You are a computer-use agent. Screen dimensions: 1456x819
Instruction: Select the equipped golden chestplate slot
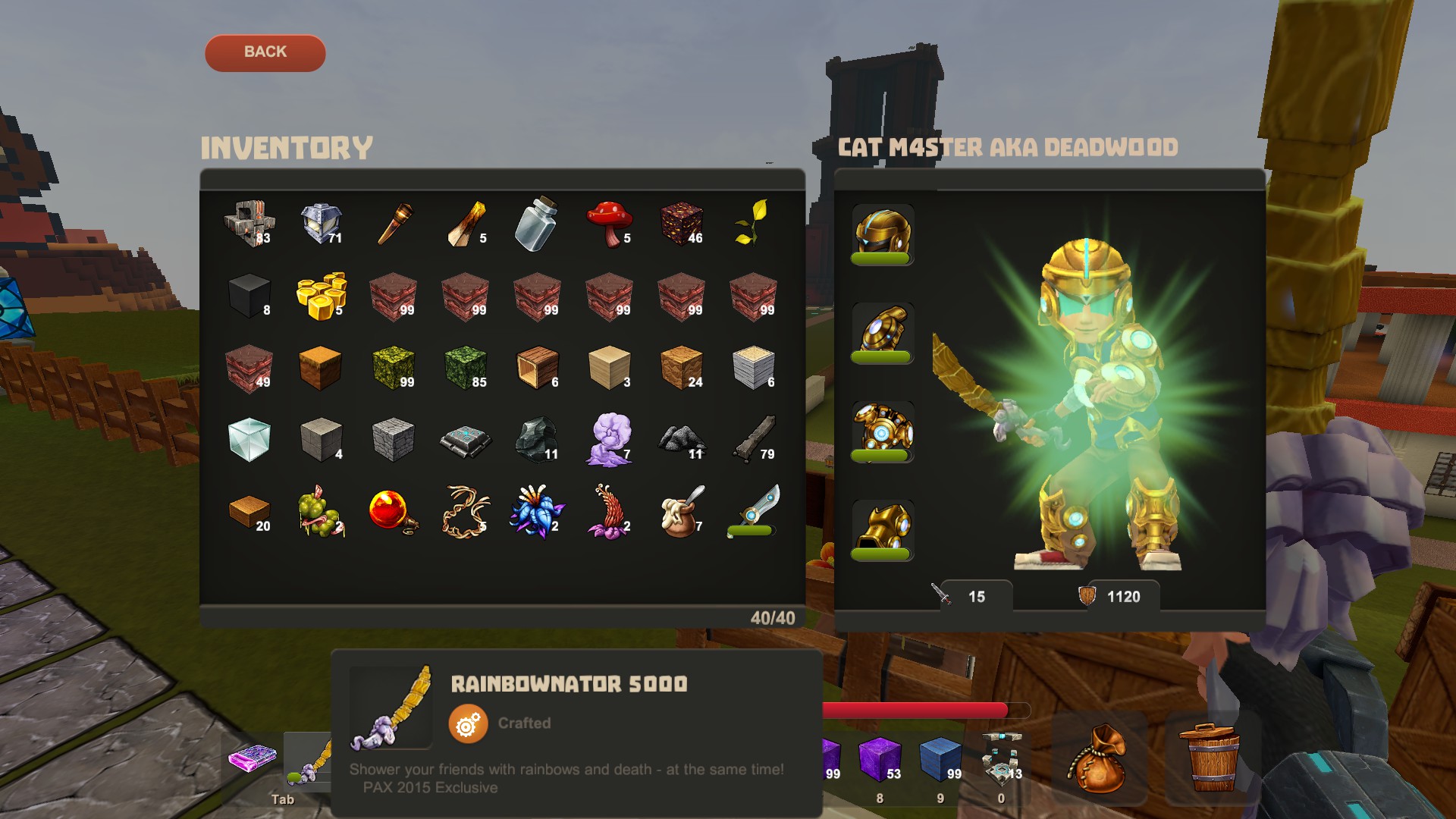tap(882, 431)
